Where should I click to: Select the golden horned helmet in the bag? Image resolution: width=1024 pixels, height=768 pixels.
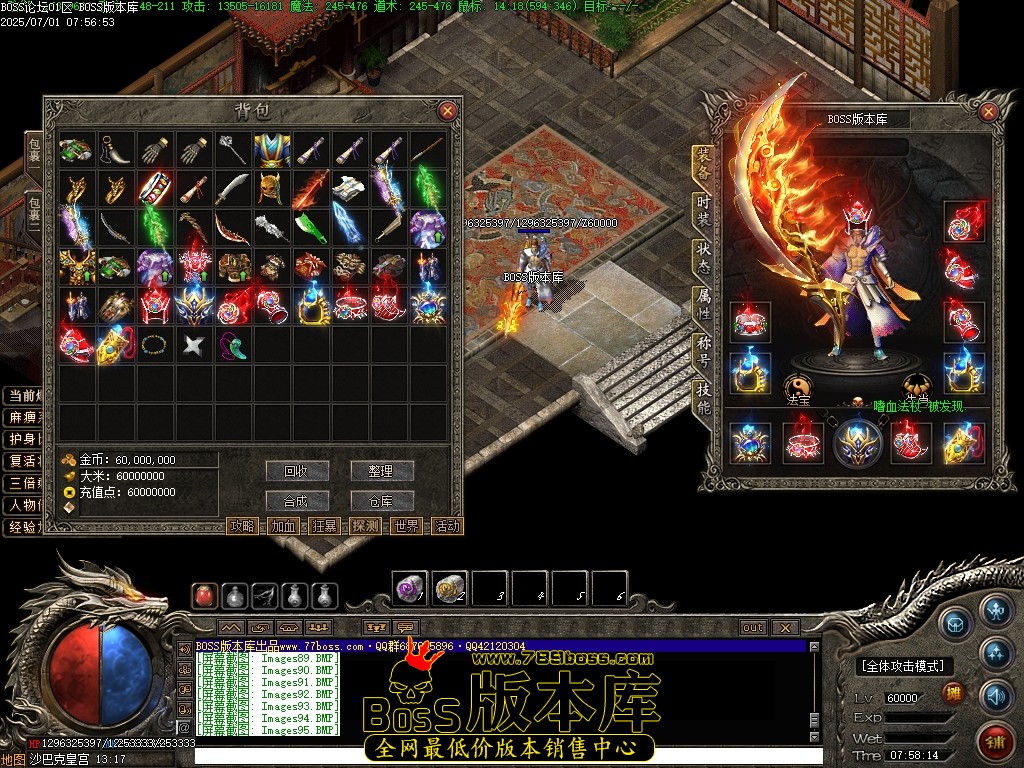pyautogui.click(x=271, y=188)
